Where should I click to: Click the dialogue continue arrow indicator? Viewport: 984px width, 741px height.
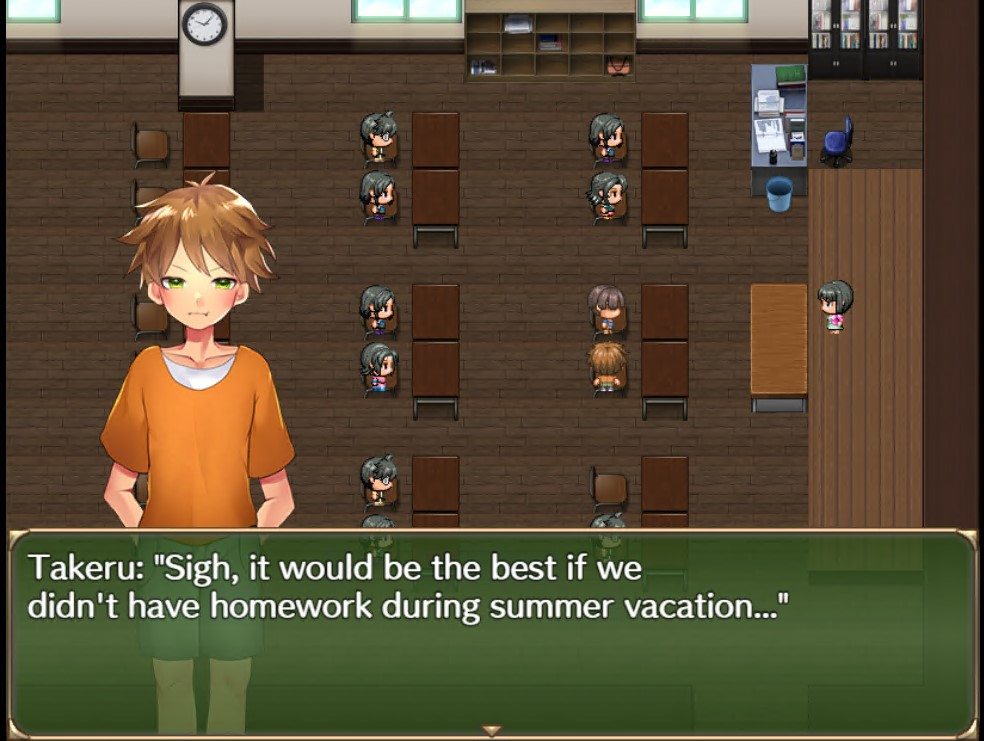(x=491, y=731)
